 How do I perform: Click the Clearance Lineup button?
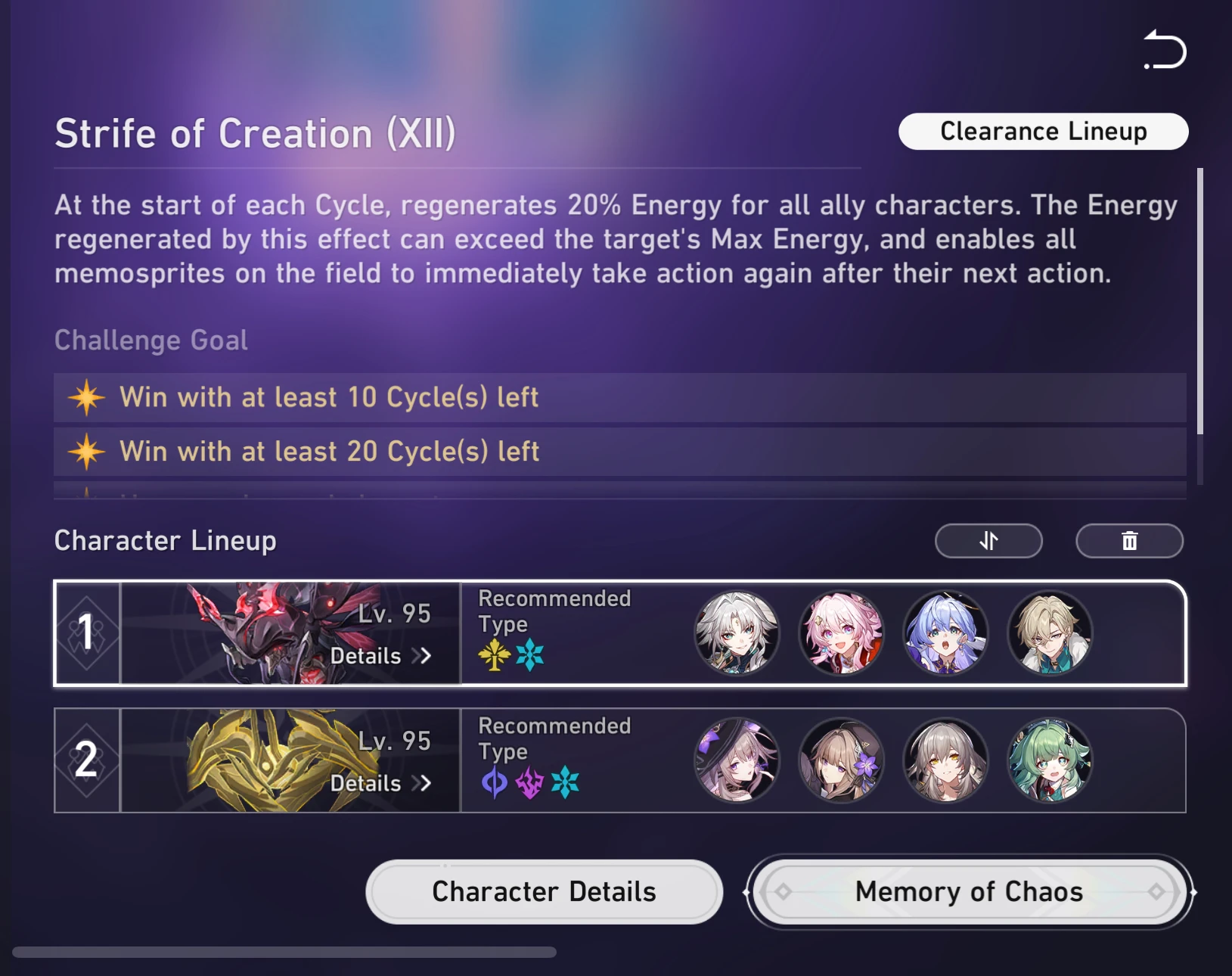point(1043,131)
